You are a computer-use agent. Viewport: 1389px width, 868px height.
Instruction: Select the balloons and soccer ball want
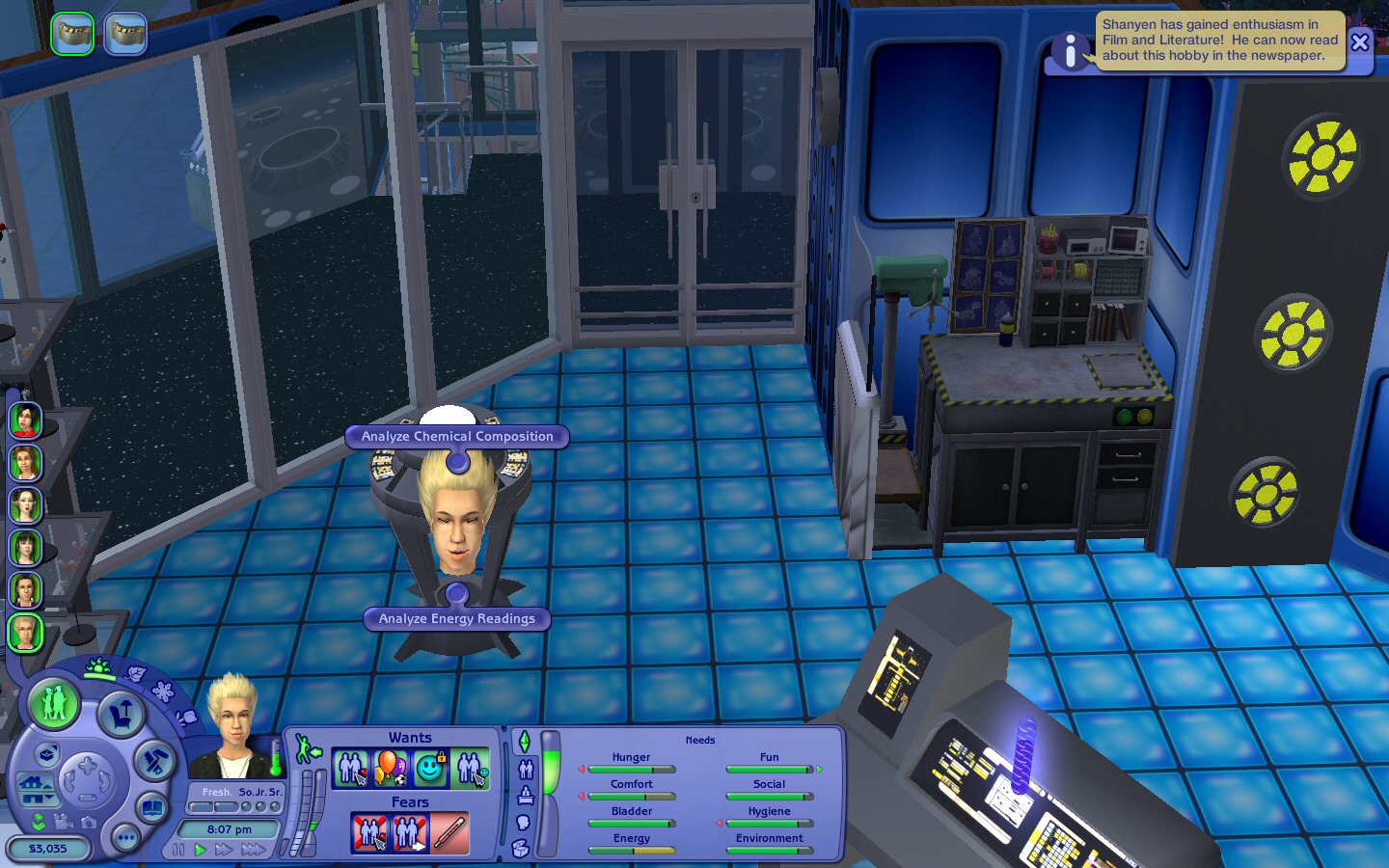391,769
